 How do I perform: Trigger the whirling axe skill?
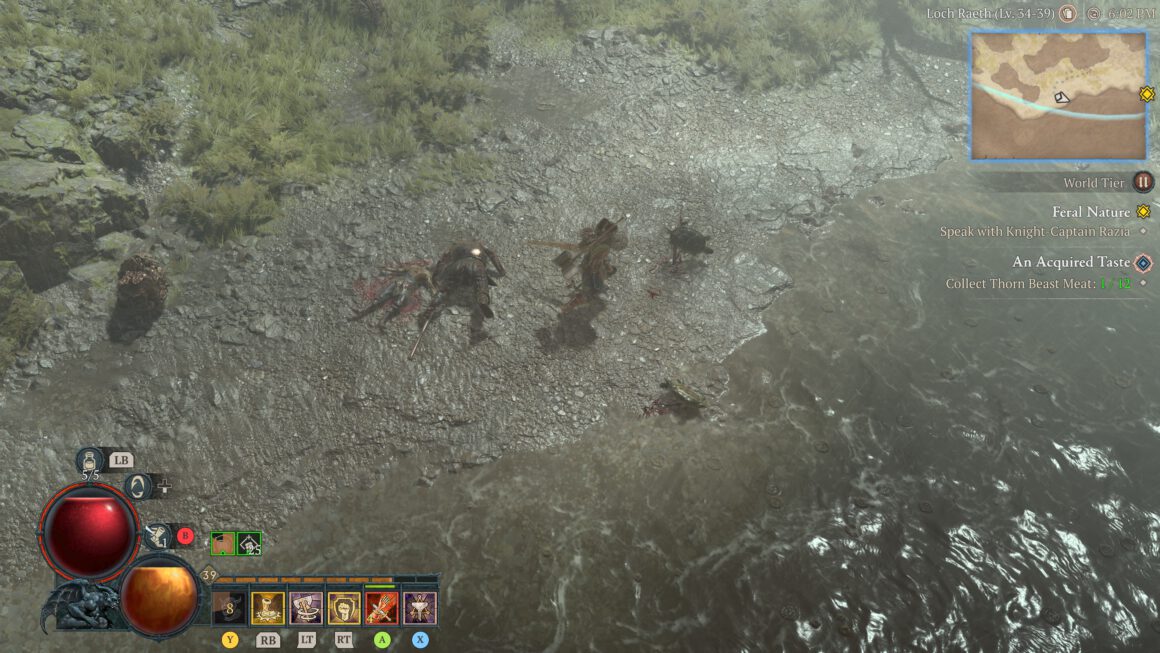[x=305, y=608]
